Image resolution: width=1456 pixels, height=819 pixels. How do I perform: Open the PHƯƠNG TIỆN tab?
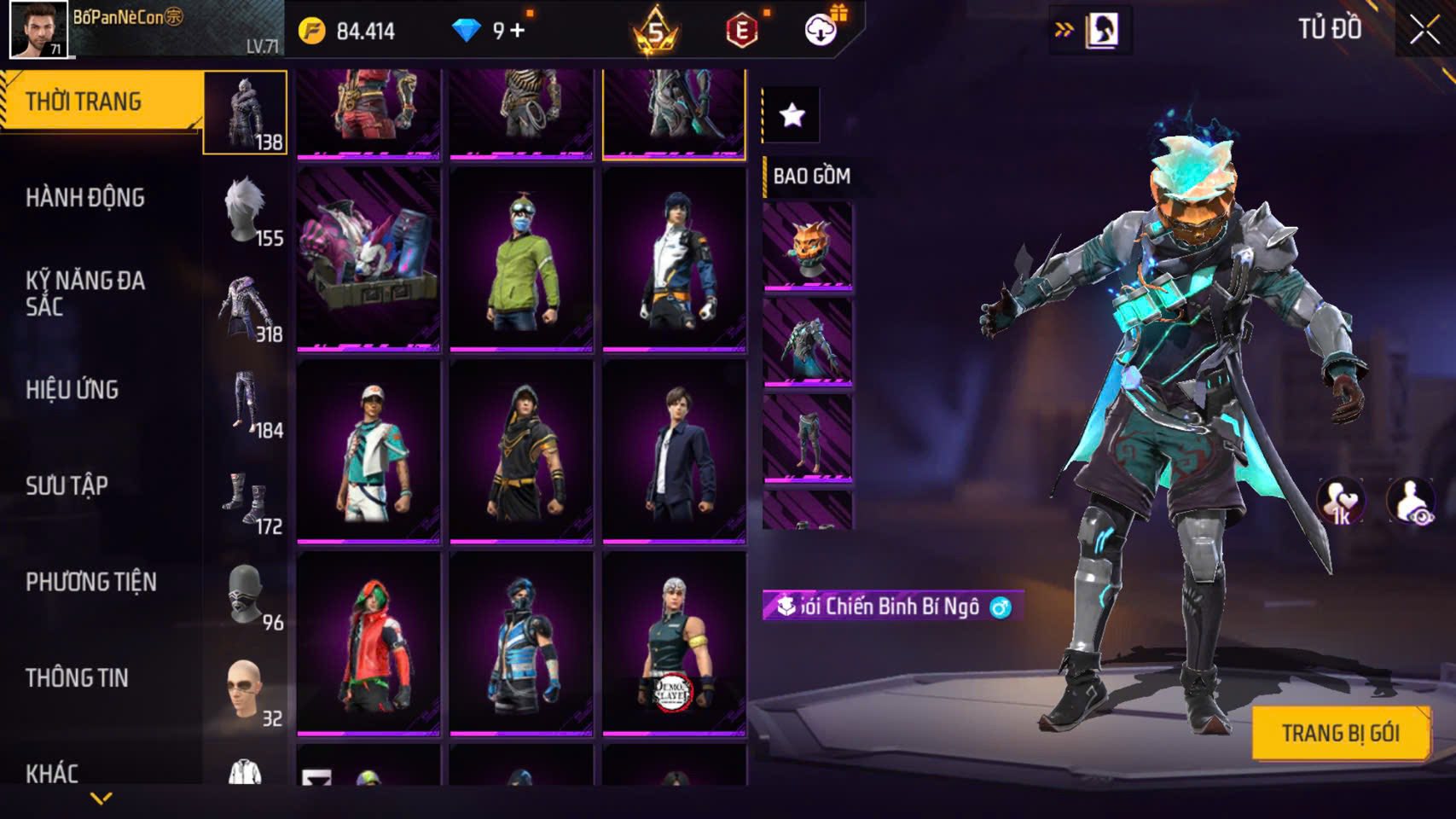coord(91,583)
